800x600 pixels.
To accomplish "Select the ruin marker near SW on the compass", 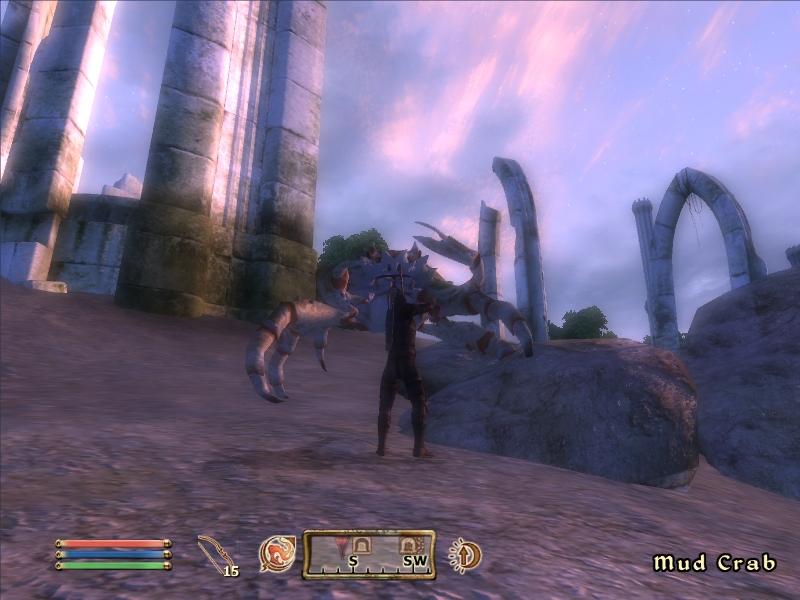I will (409, 545).
